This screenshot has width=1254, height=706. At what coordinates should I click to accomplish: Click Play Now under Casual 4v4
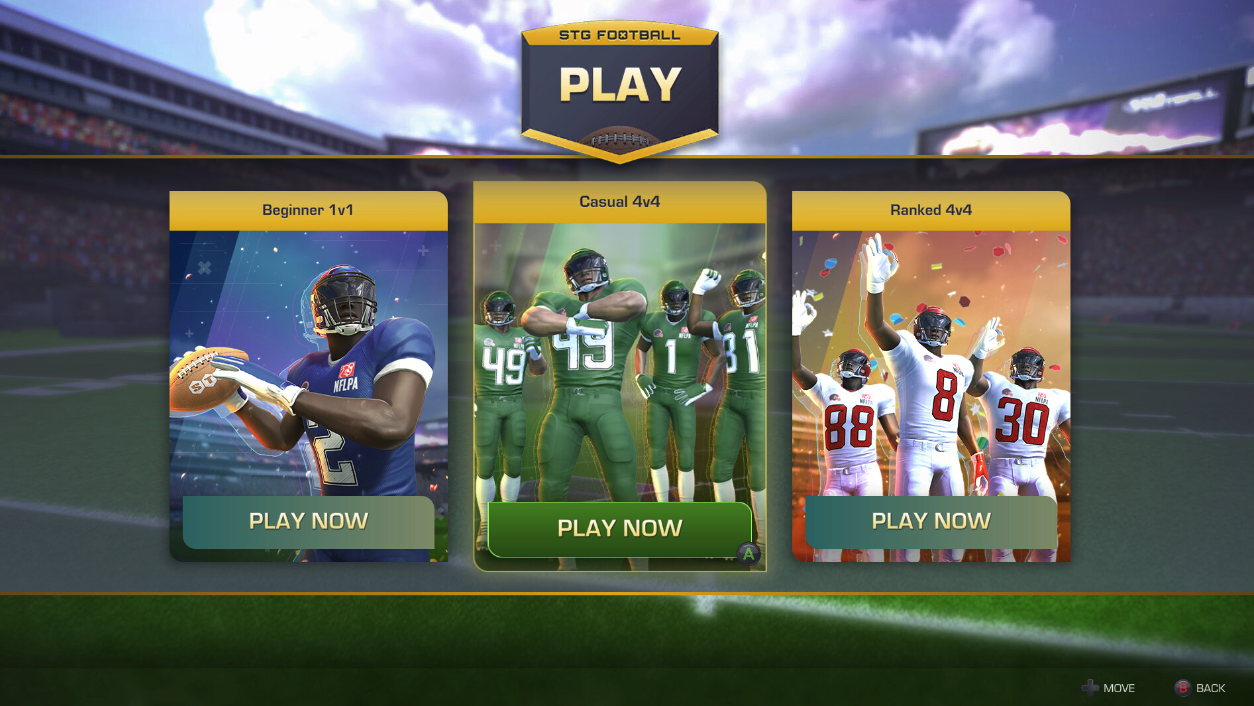[x=619, y=529]
